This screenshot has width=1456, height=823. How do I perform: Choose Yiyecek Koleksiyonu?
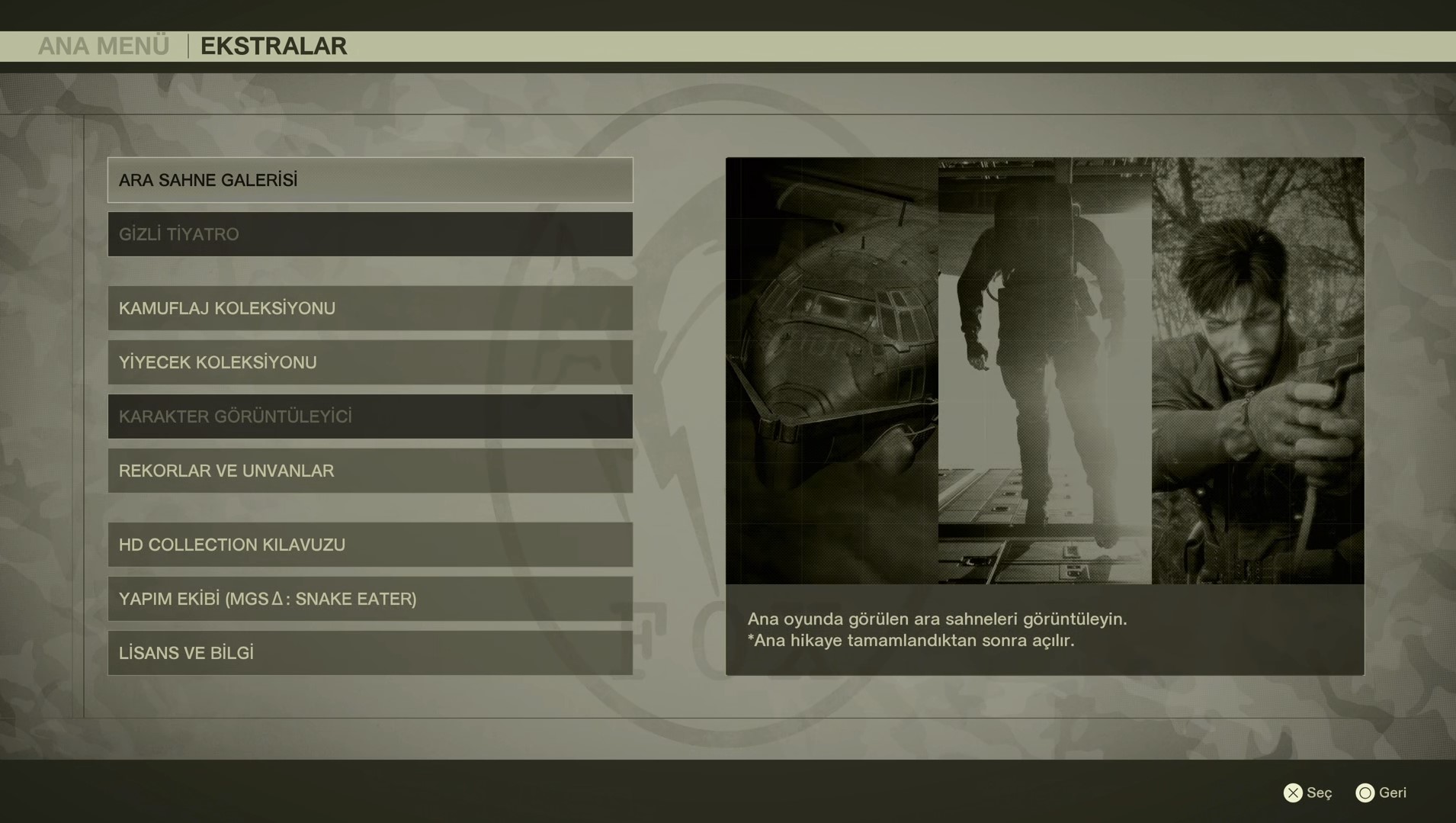coord(370,362)
